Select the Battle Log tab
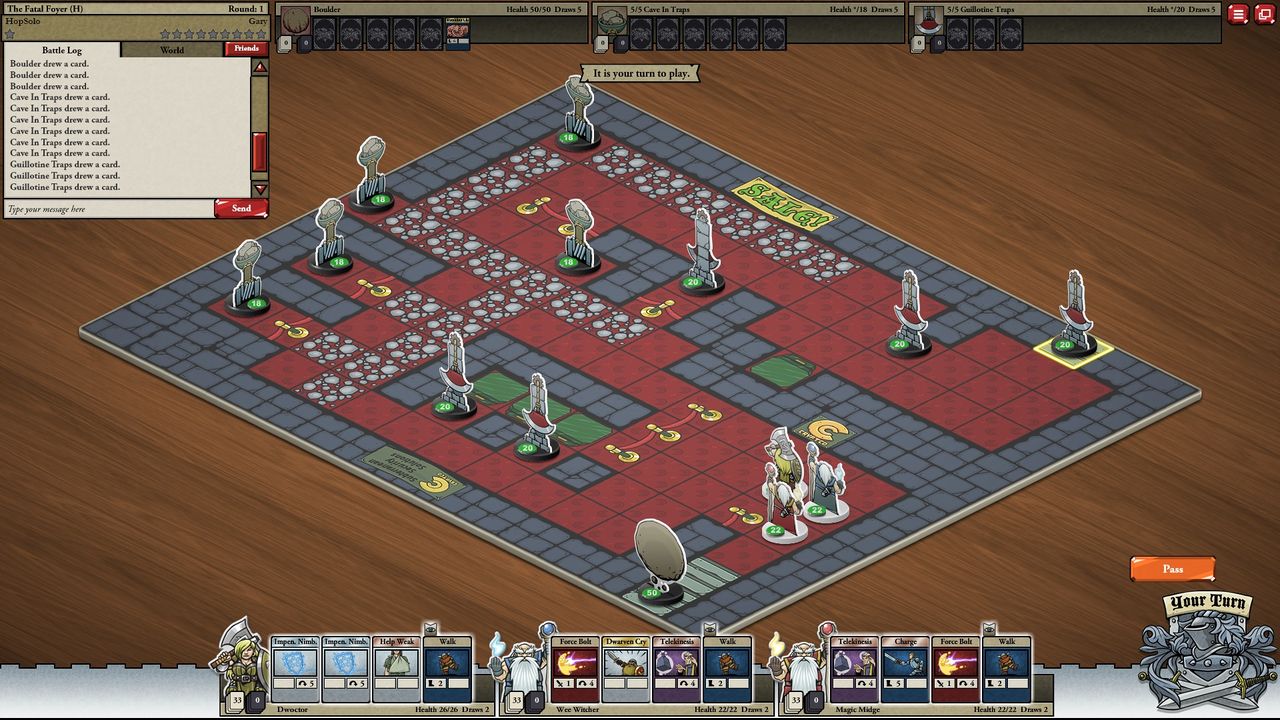The image size is (1280, 720). [x=62, y=49]
